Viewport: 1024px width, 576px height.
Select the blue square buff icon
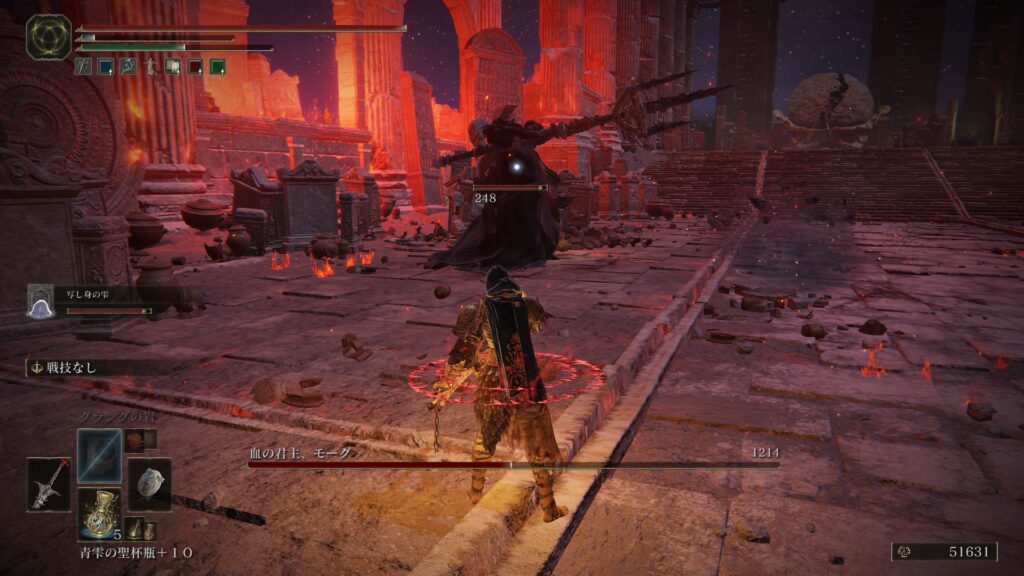105,67
